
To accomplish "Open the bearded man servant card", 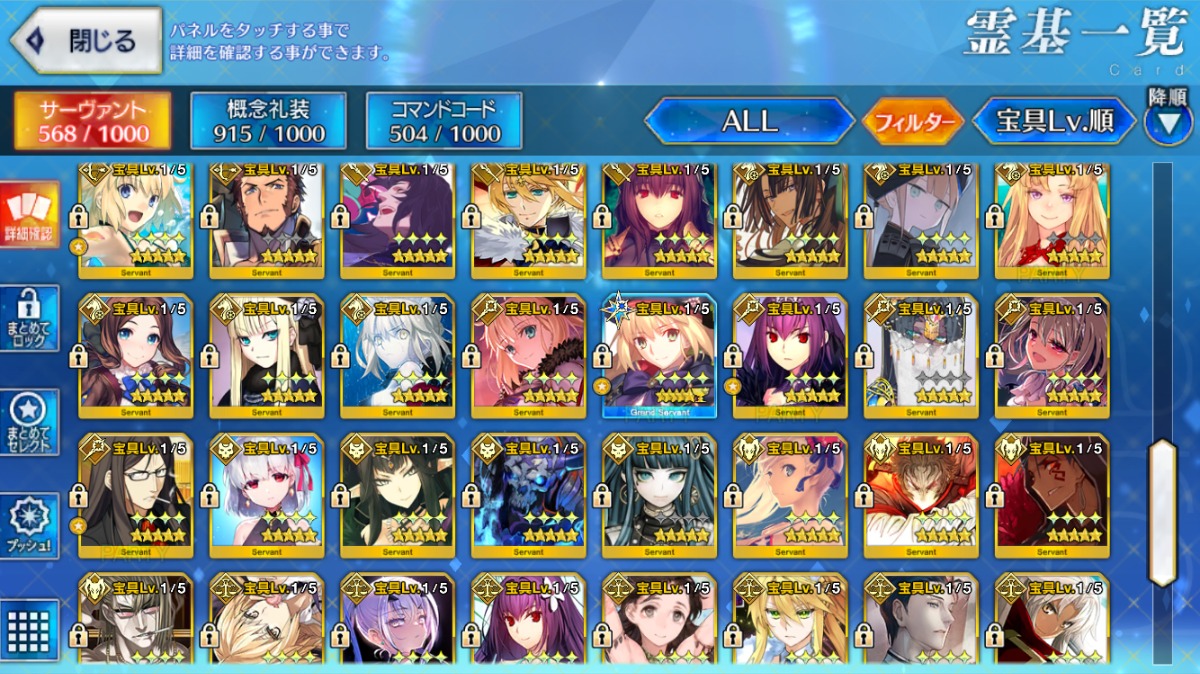I will [267, 218].
